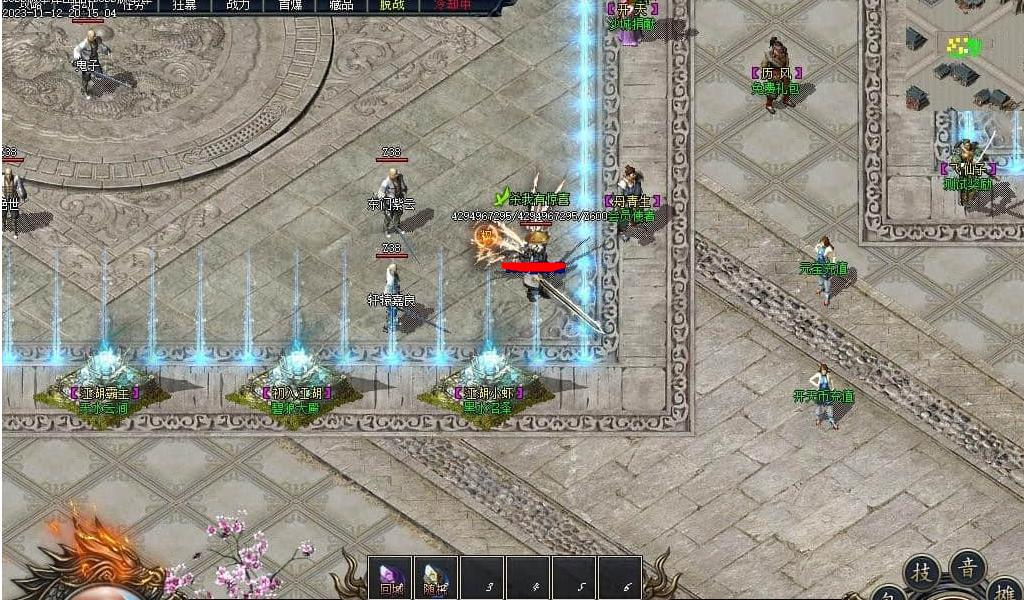Open the 首爆 first-drop menu
This screenshot has width=1024, height=600.
(290, 5)
